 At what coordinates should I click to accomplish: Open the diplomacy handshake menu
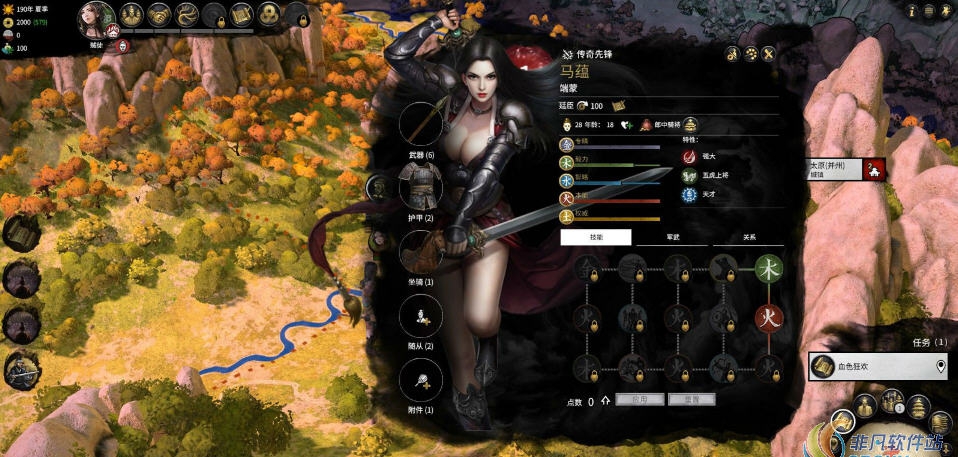coord(158,14)
